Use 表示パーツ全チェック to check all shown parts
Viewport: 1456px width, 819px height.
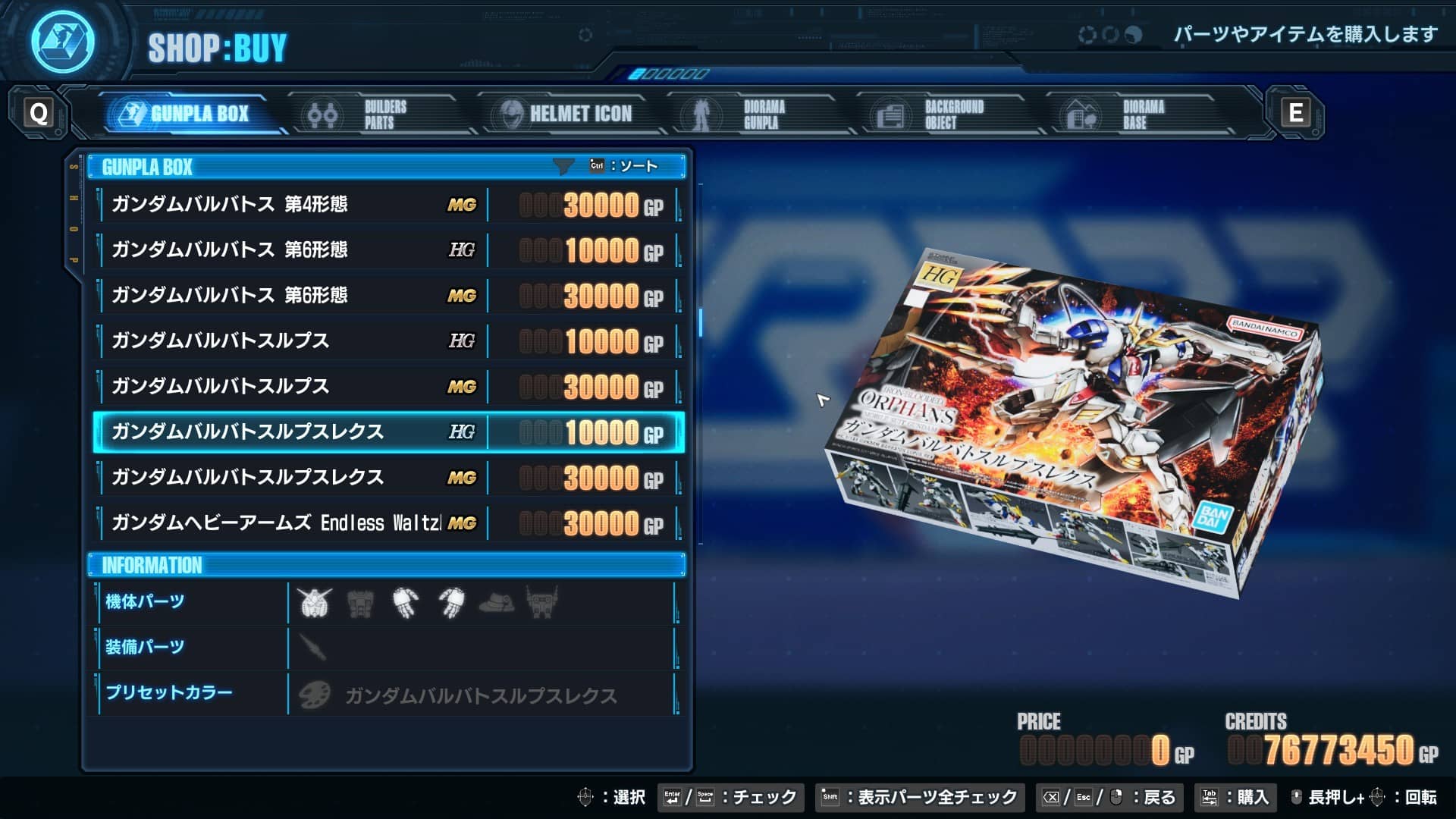coord(919,797)
